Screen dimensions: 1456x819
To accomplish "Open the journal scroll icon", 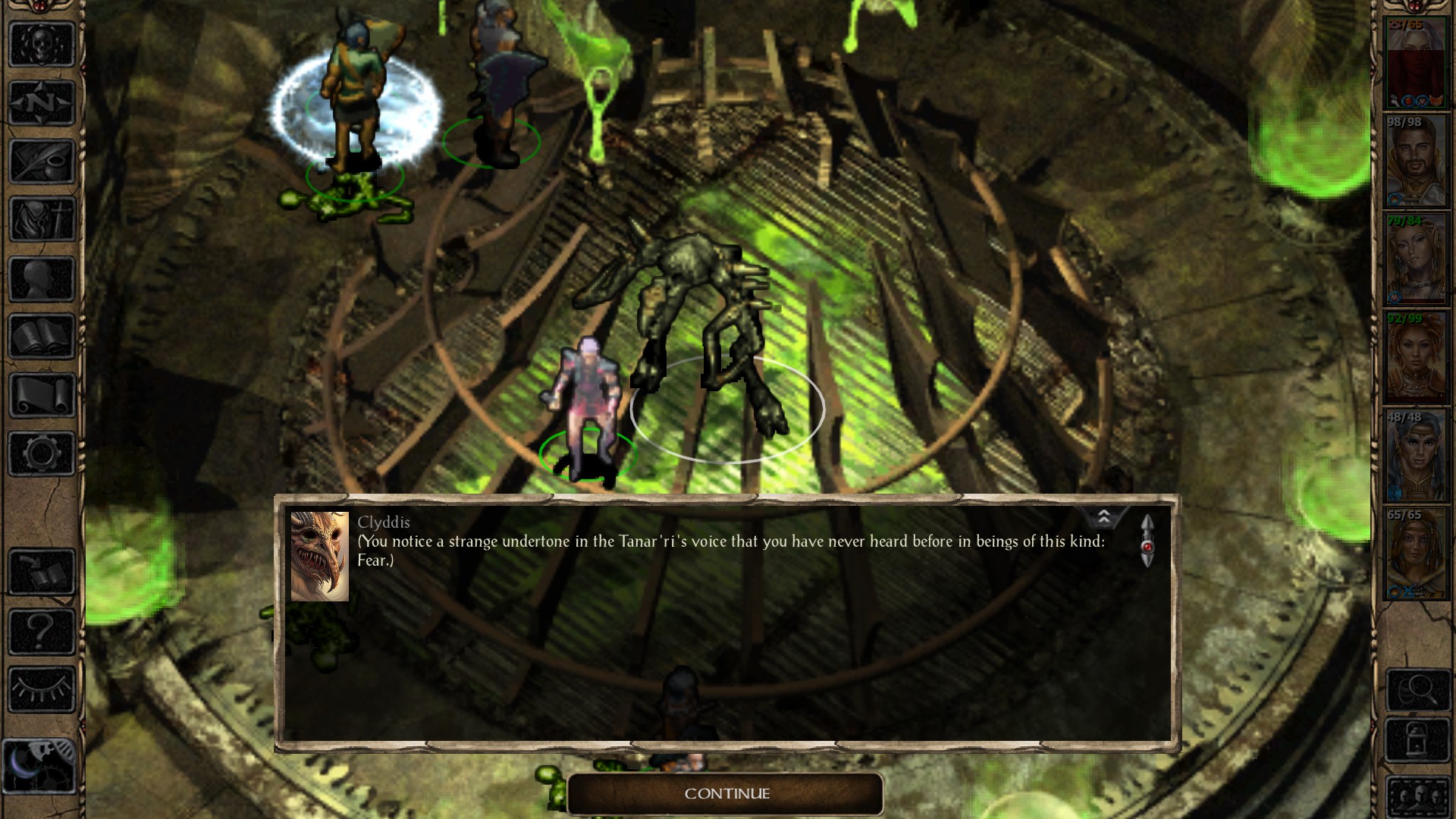I will [42, 394].
